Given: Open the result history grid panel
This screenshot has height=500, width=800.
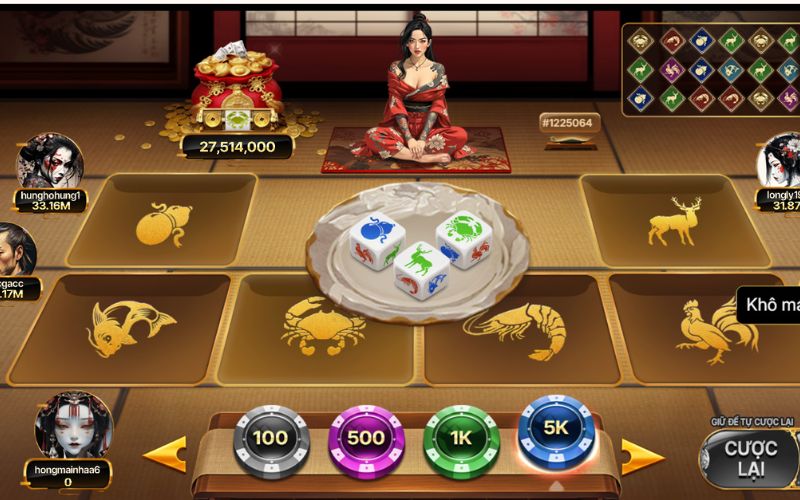Looking at the screenshot, I should pos(710,68).
